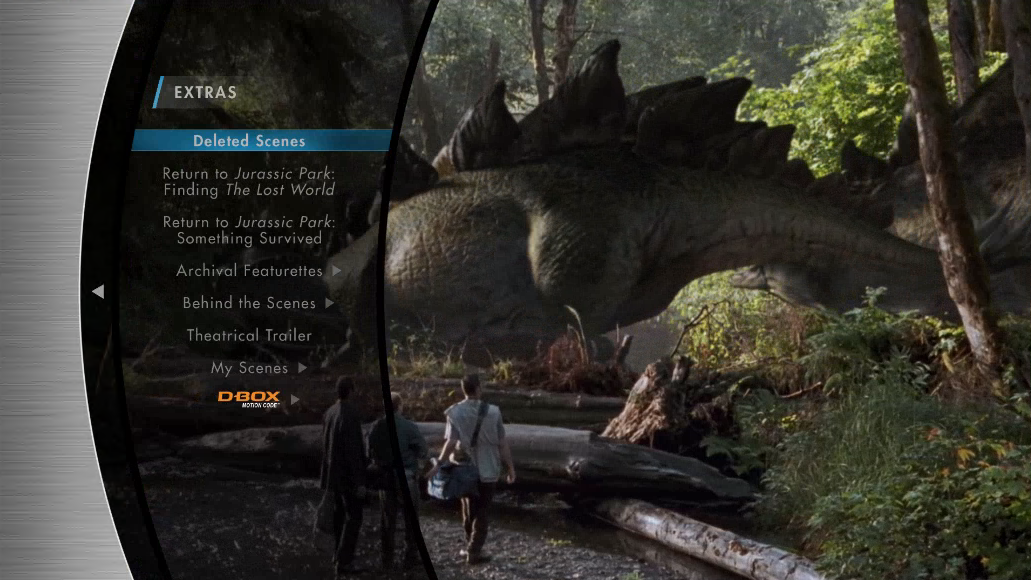1031x580 pixels.
Task: Open Return to Jurassic Park: Finding The Lost World
Action: click(249, 182)
